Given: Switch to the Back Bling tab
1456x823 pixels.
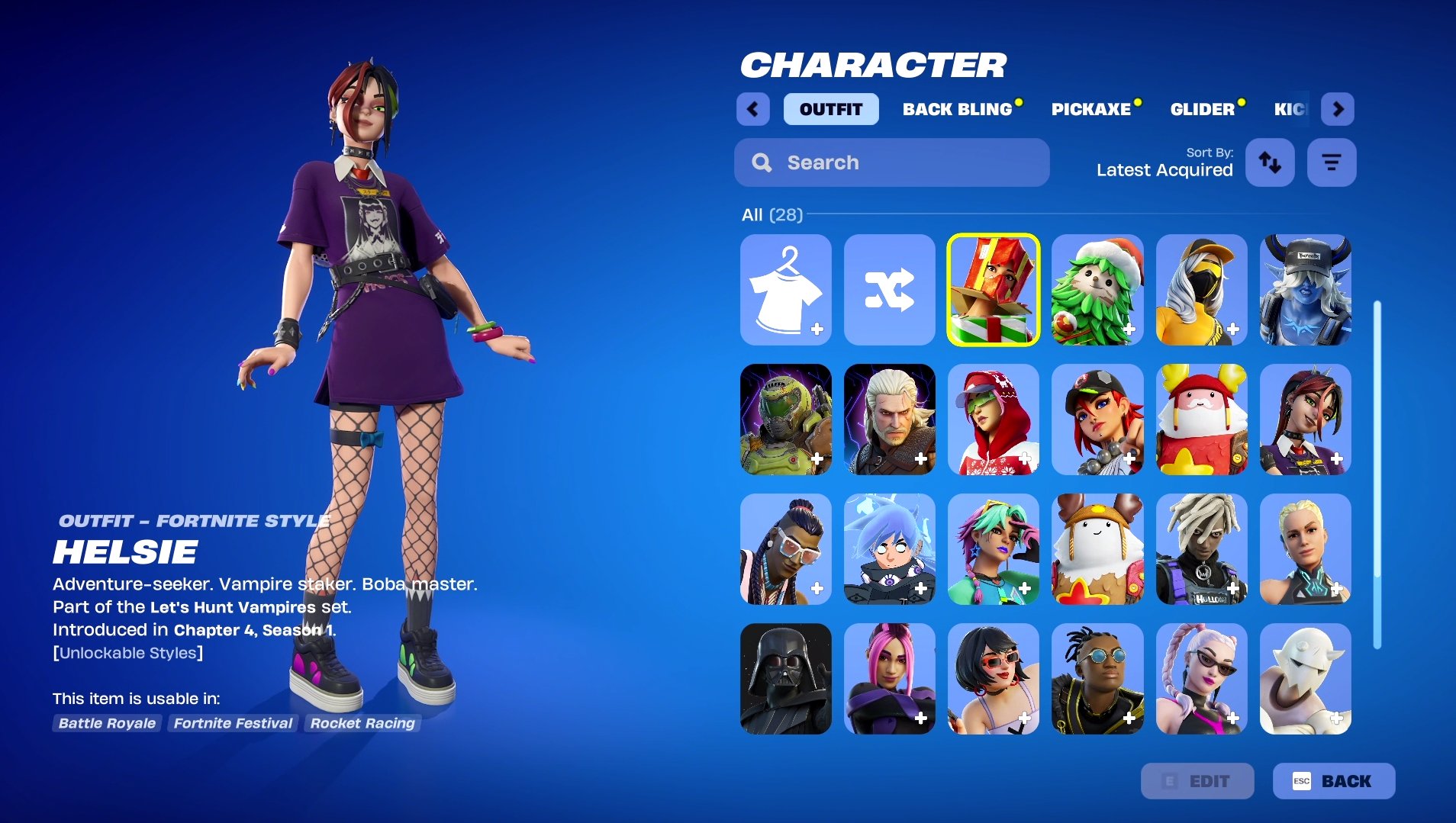Looking at the screenshot, I should pos(957,109).
